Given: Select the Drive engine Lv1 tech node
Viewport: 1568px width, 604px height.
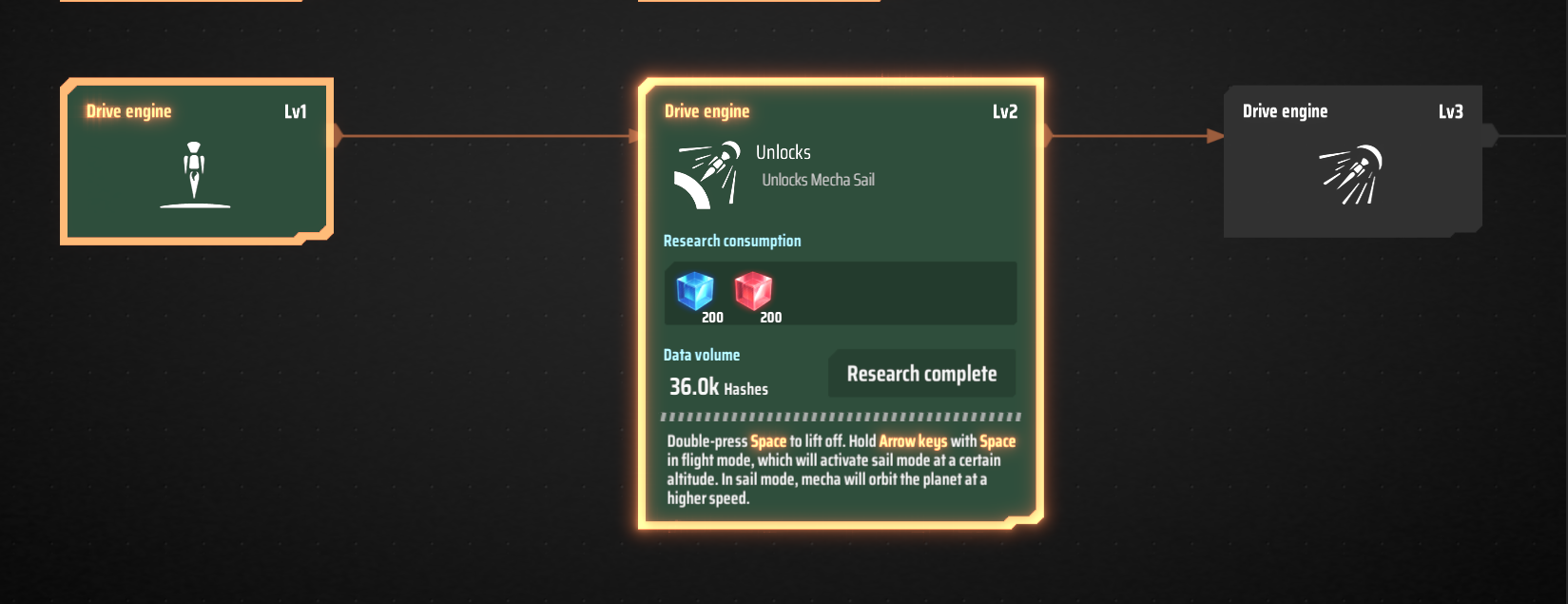Looking at the screenshot, I should click(x=197, y=162).
